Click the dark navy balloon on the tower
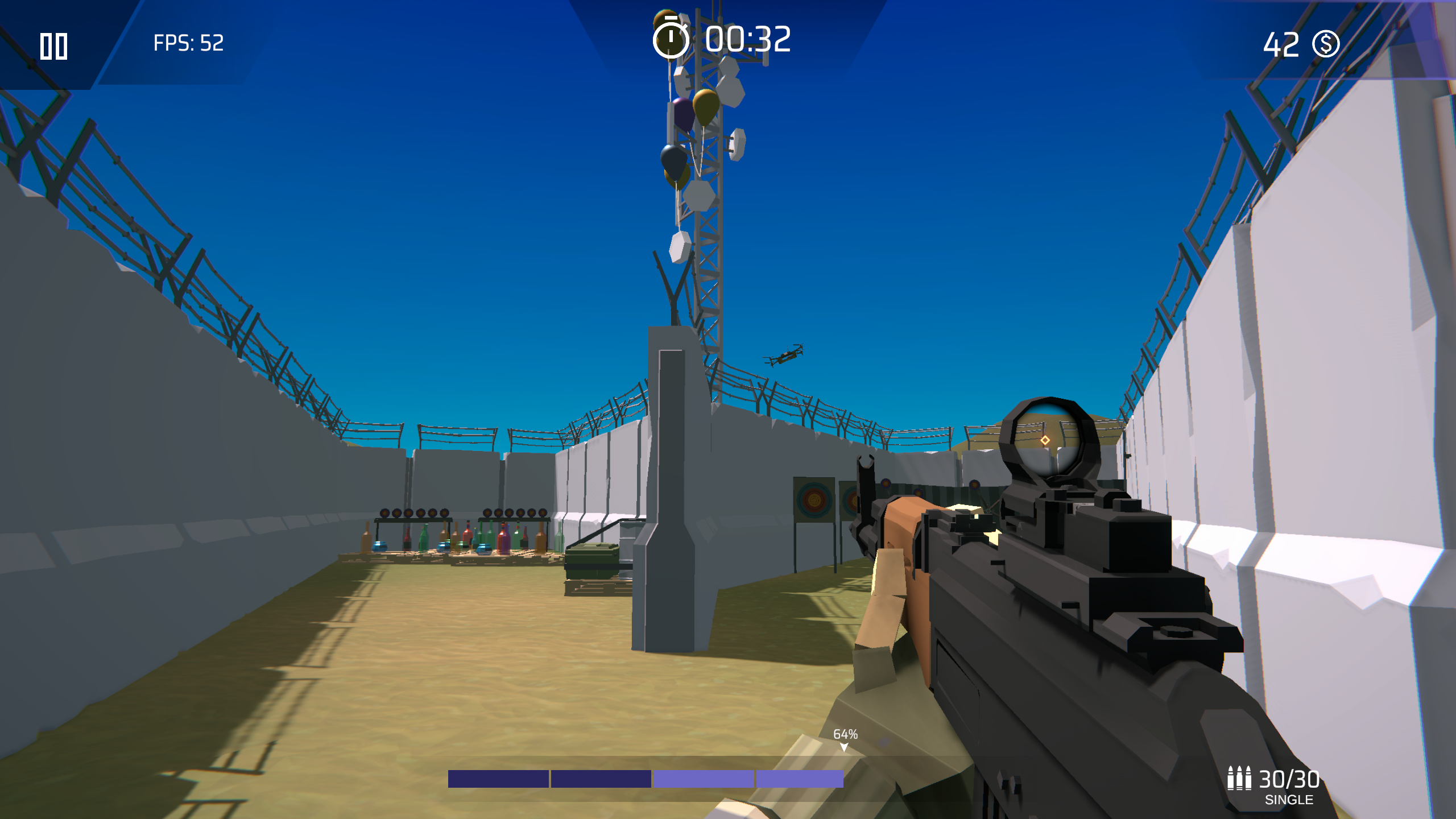Screen dimensions: 1456x819 pos(675,160)
